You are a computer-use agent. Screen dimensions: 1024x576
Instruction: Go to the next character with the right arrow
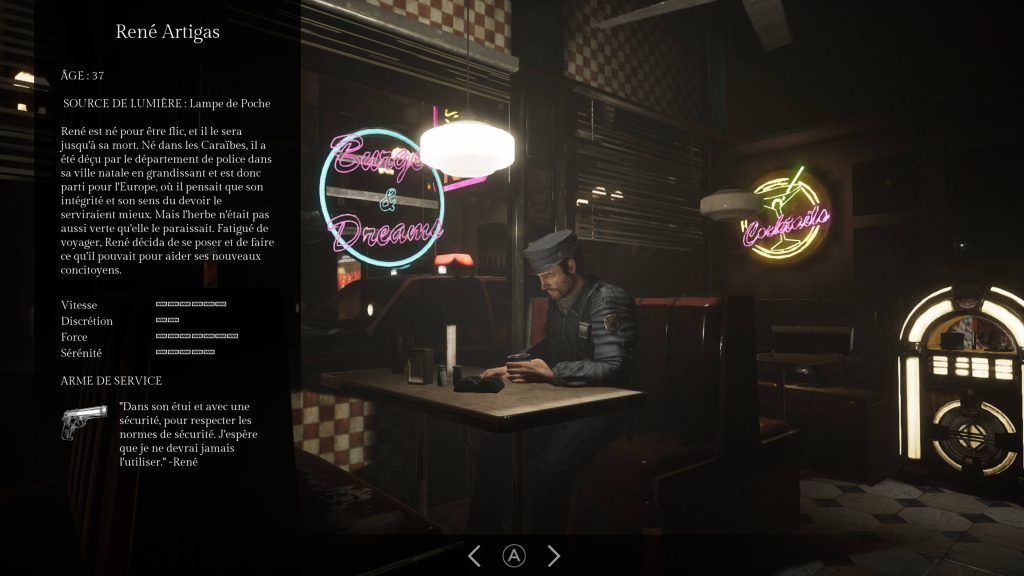click(x=553, y=556)
